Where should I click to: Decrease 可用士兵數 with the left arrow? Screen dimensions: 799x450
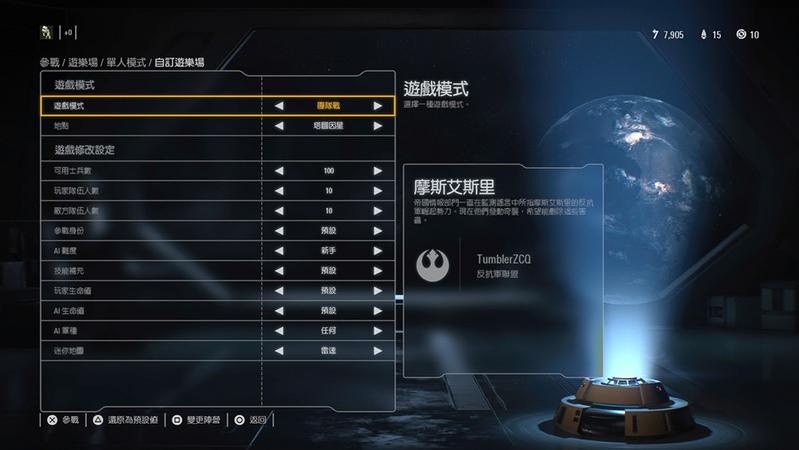pyautogui.click(x=279, y=171)
